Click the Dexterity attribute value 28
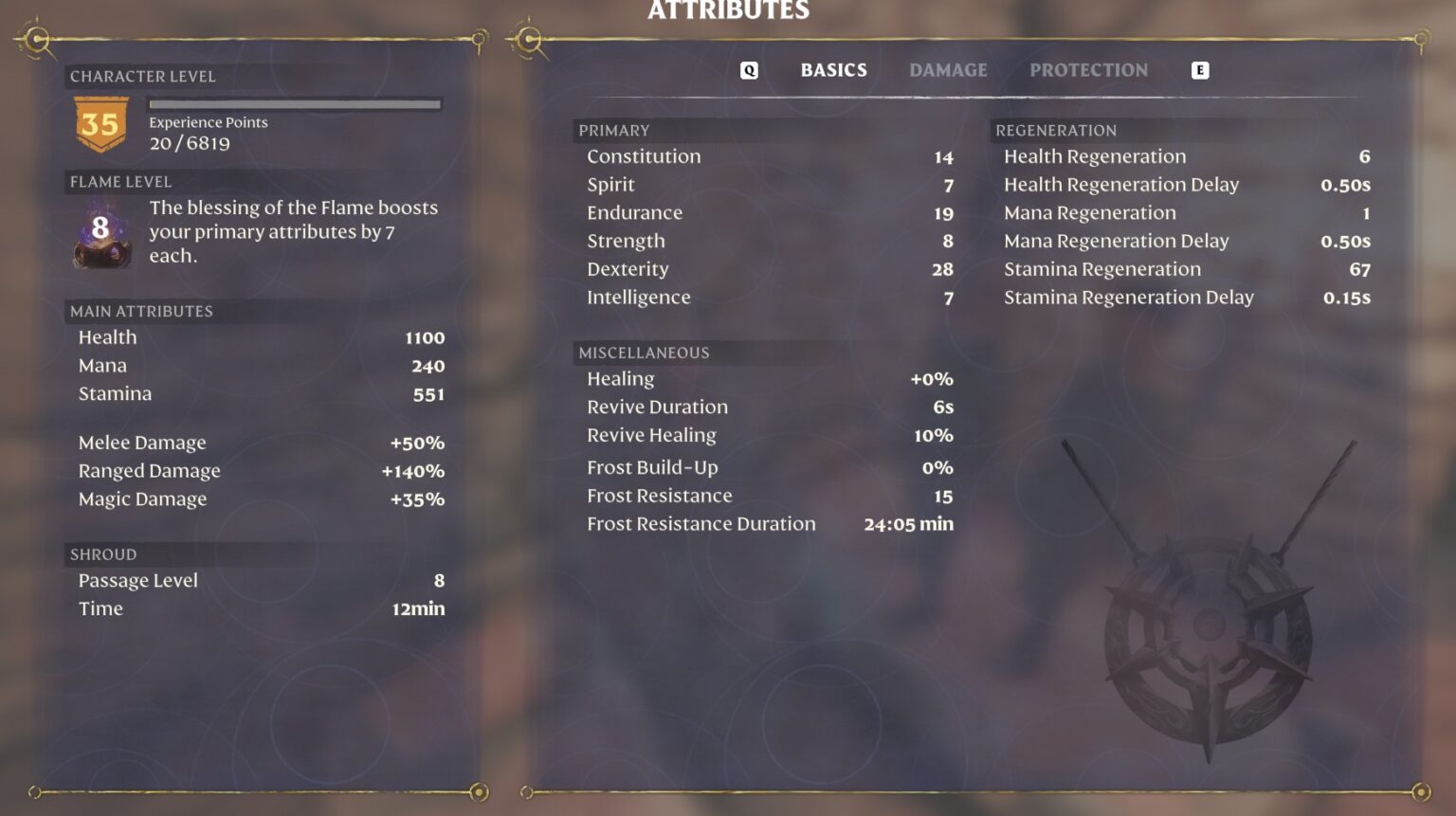Viewport: 1456px width, 816px height. pos(941,269)
